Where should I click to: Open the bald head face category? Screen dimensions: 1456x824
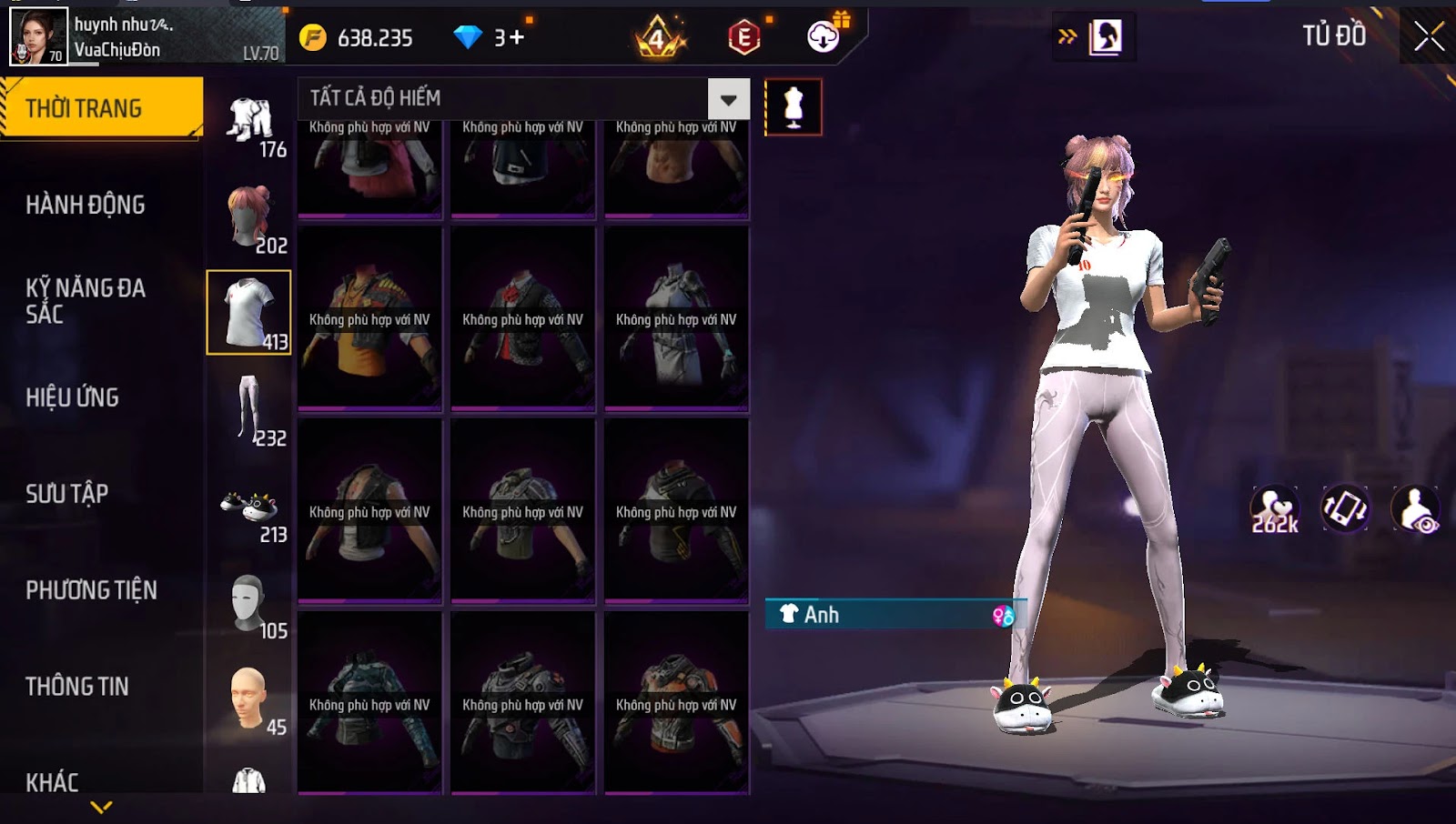pos(249,698)
